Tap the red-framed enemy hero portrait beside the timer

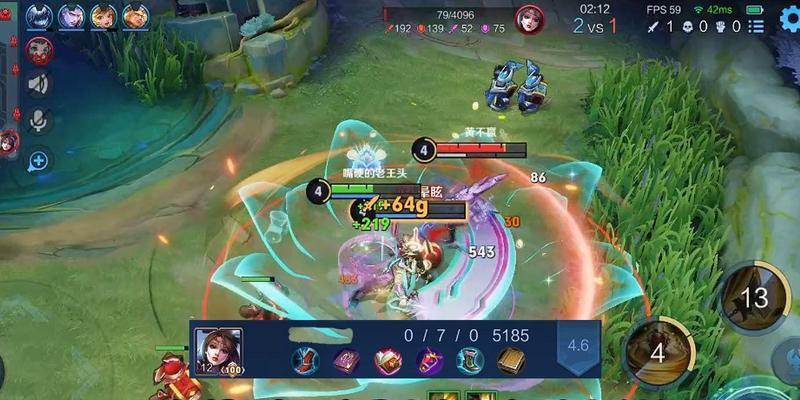pos(529,19)
